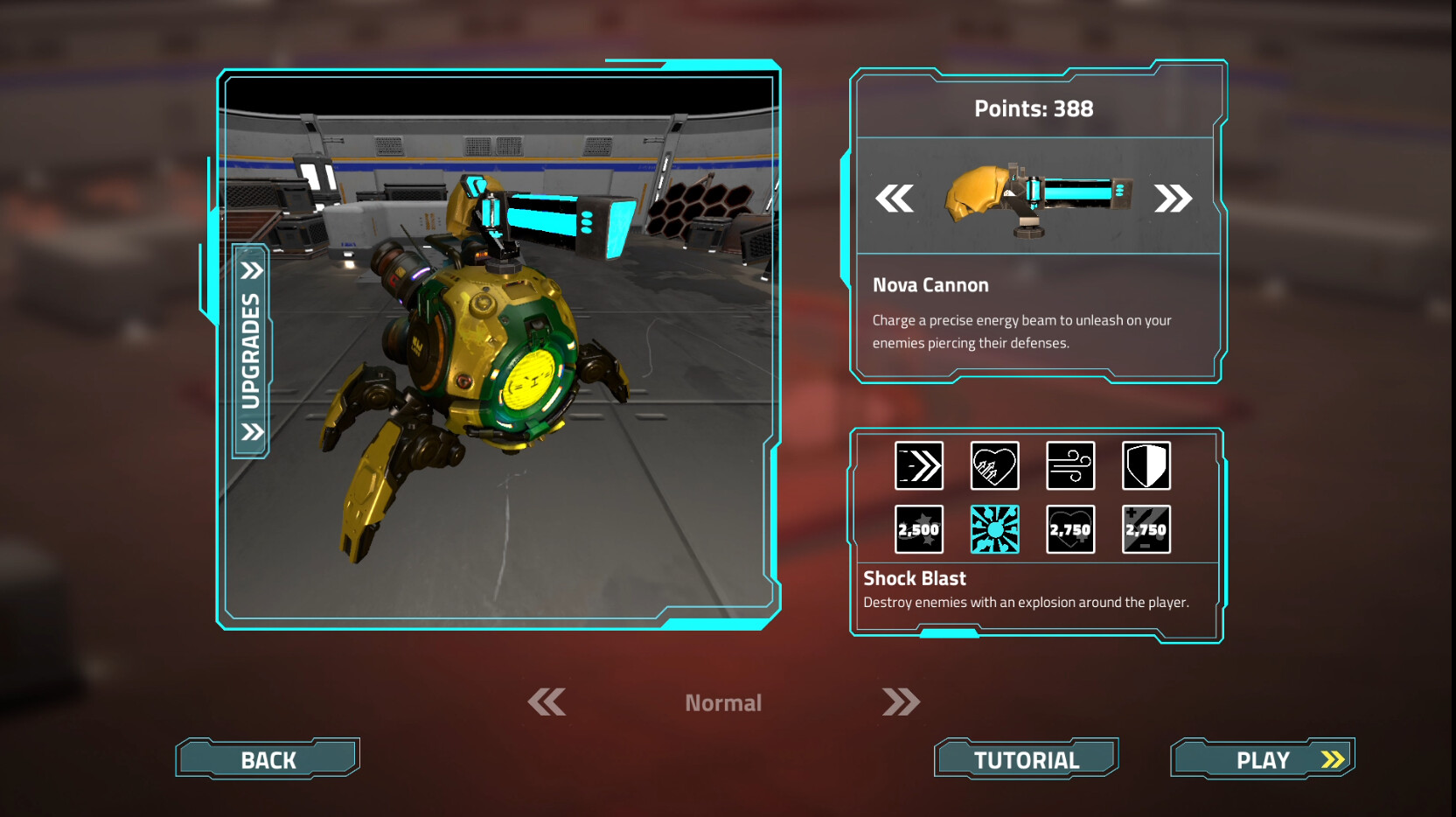1456x817 pixels.
Task: Click the yellow Play button arrows
Action: click(x=1331, y=759)
